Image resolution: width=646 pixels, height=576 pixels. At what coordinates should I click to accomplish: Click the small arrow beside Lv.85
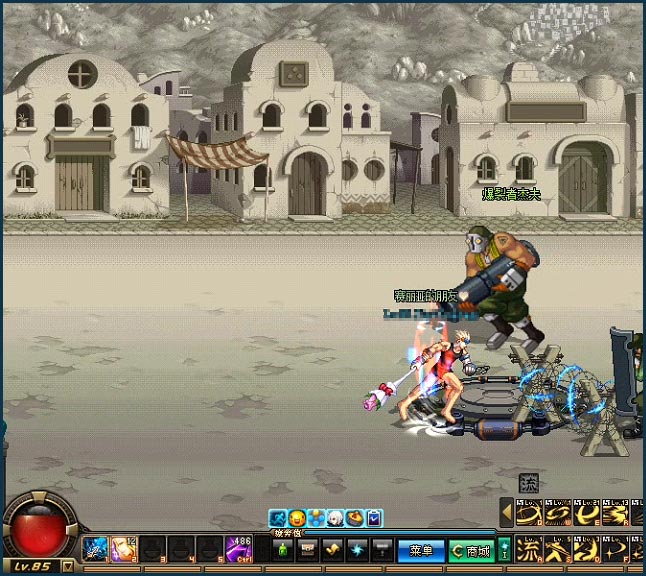[67, 566]
